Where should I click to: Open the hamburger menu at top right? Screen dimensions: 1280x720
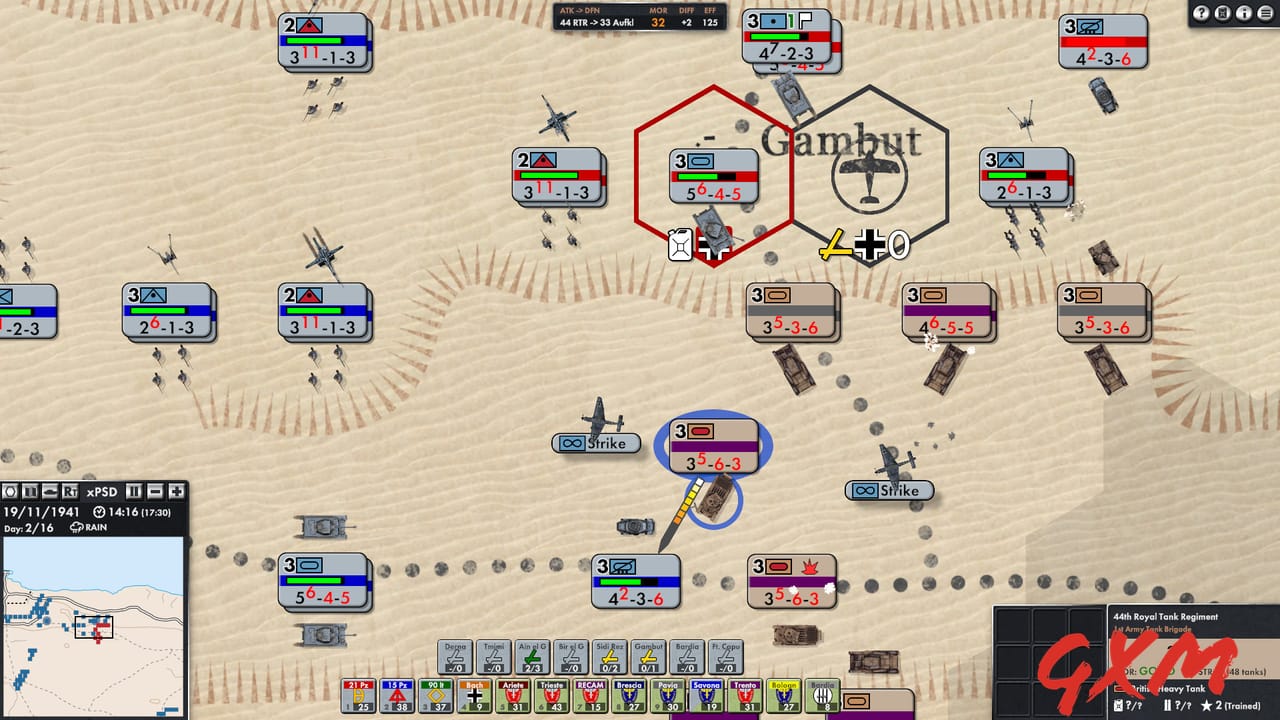coord(1265,13)
